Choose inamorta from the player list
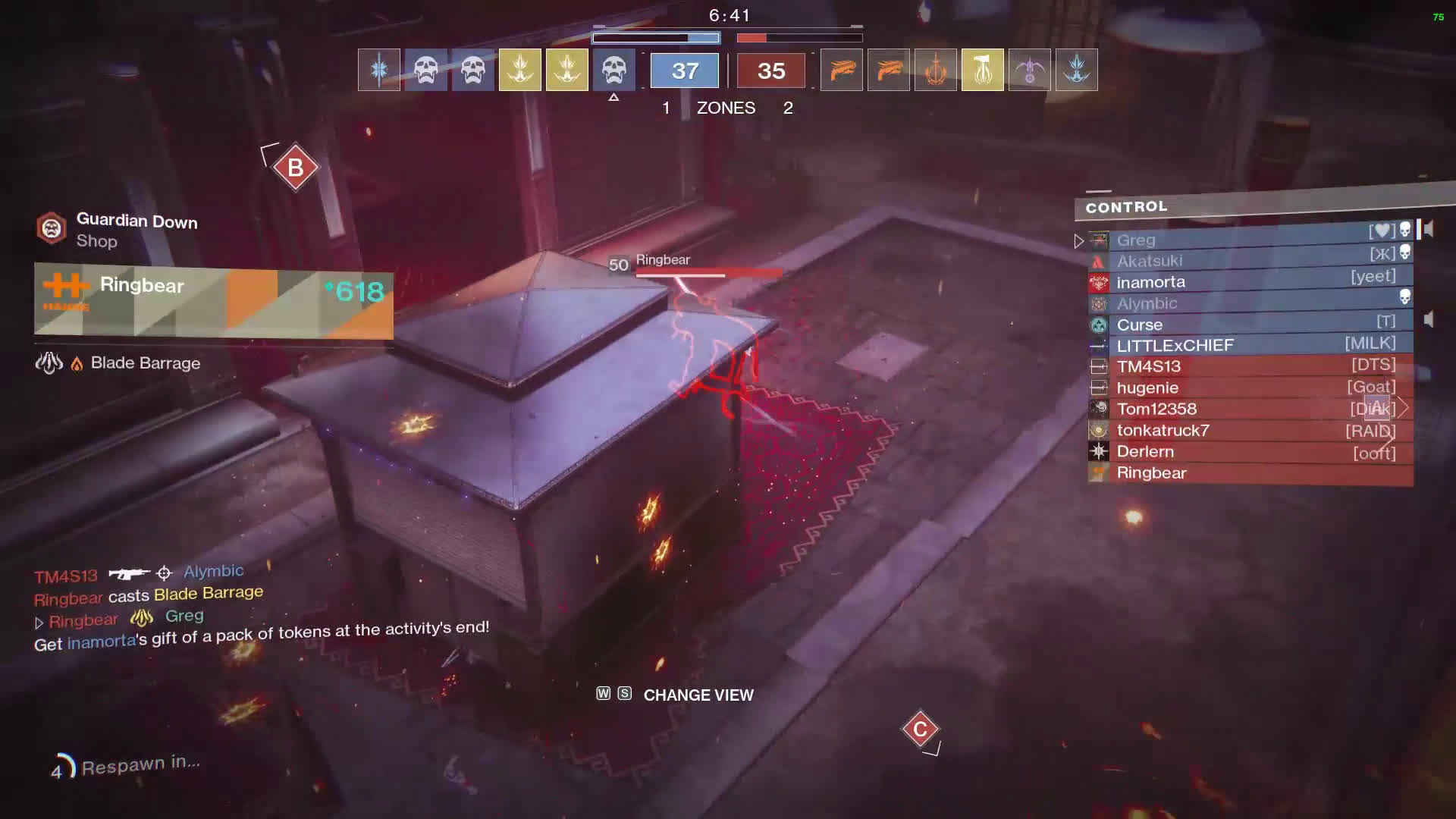The width and height of the screenshot is (1456, 819). coord(1244,282)
